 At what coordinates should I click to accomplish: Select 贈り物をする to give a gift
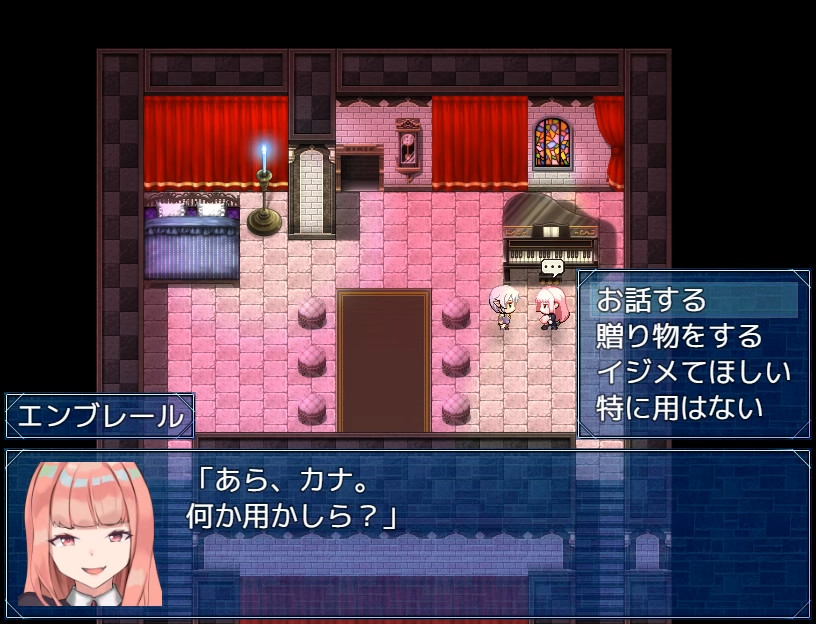679,336
